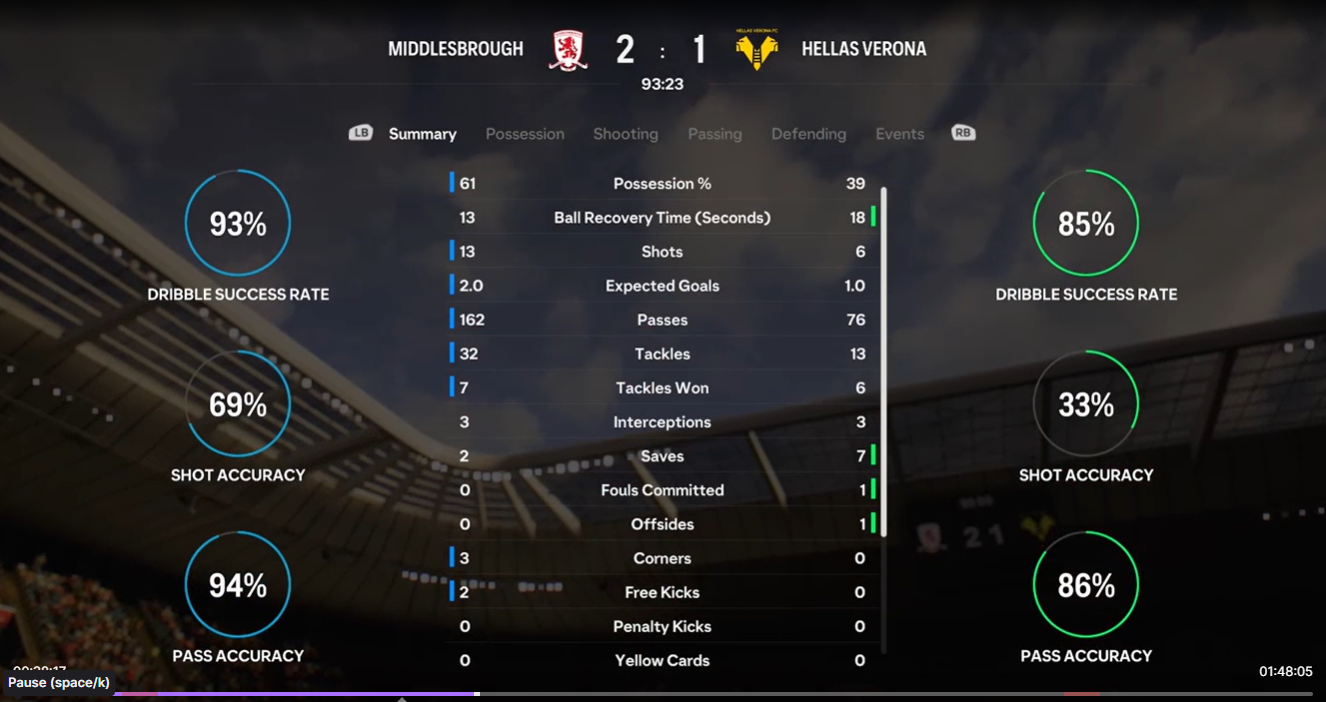Image resolution: width=1326 pixels, height=702 pixels.
Task: Go to the Events tab
Action: [x=899, y=134]
